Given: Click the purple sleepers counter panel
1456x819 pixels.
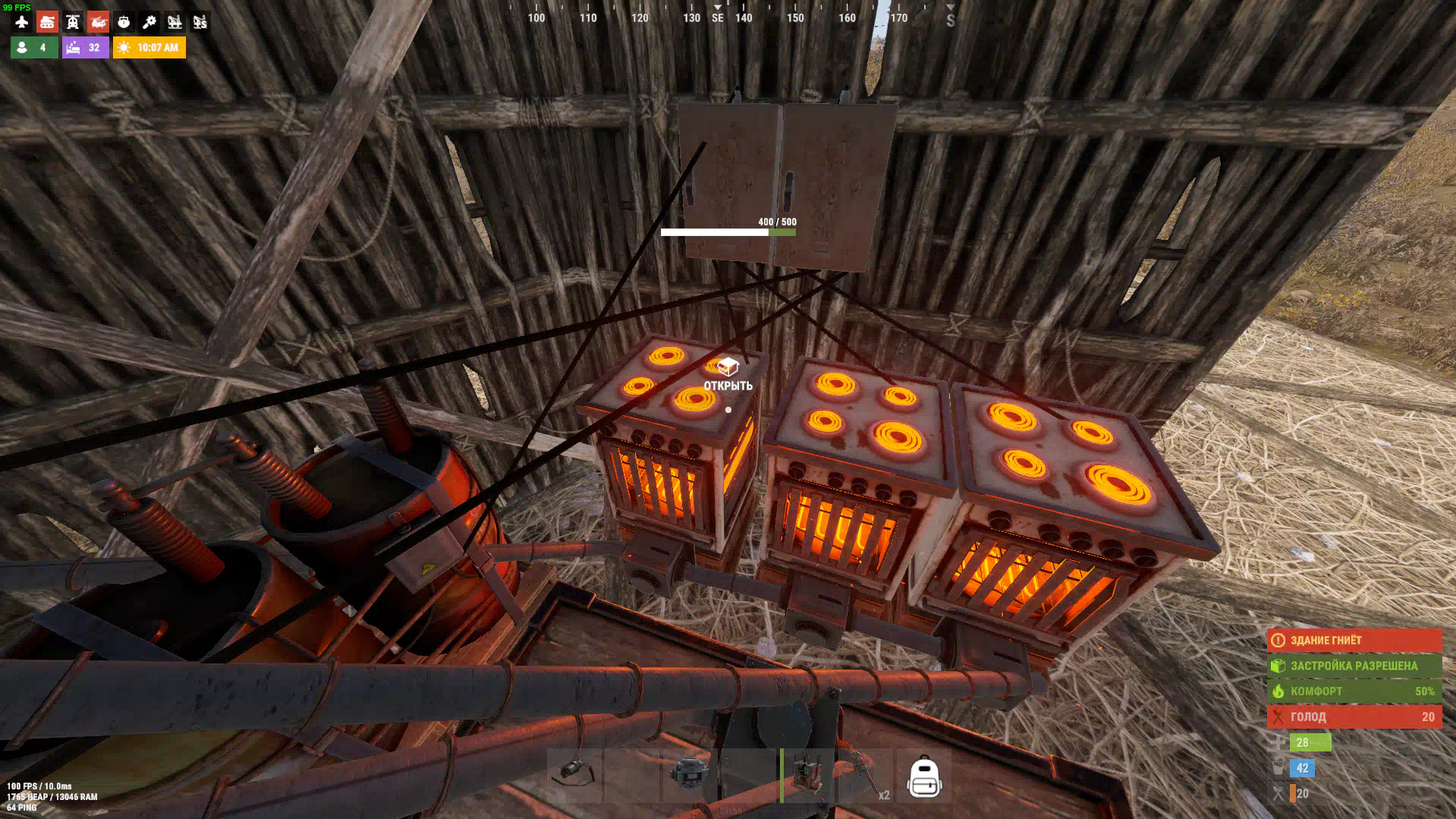Looking at the screenshot, I should pos(85,47).
